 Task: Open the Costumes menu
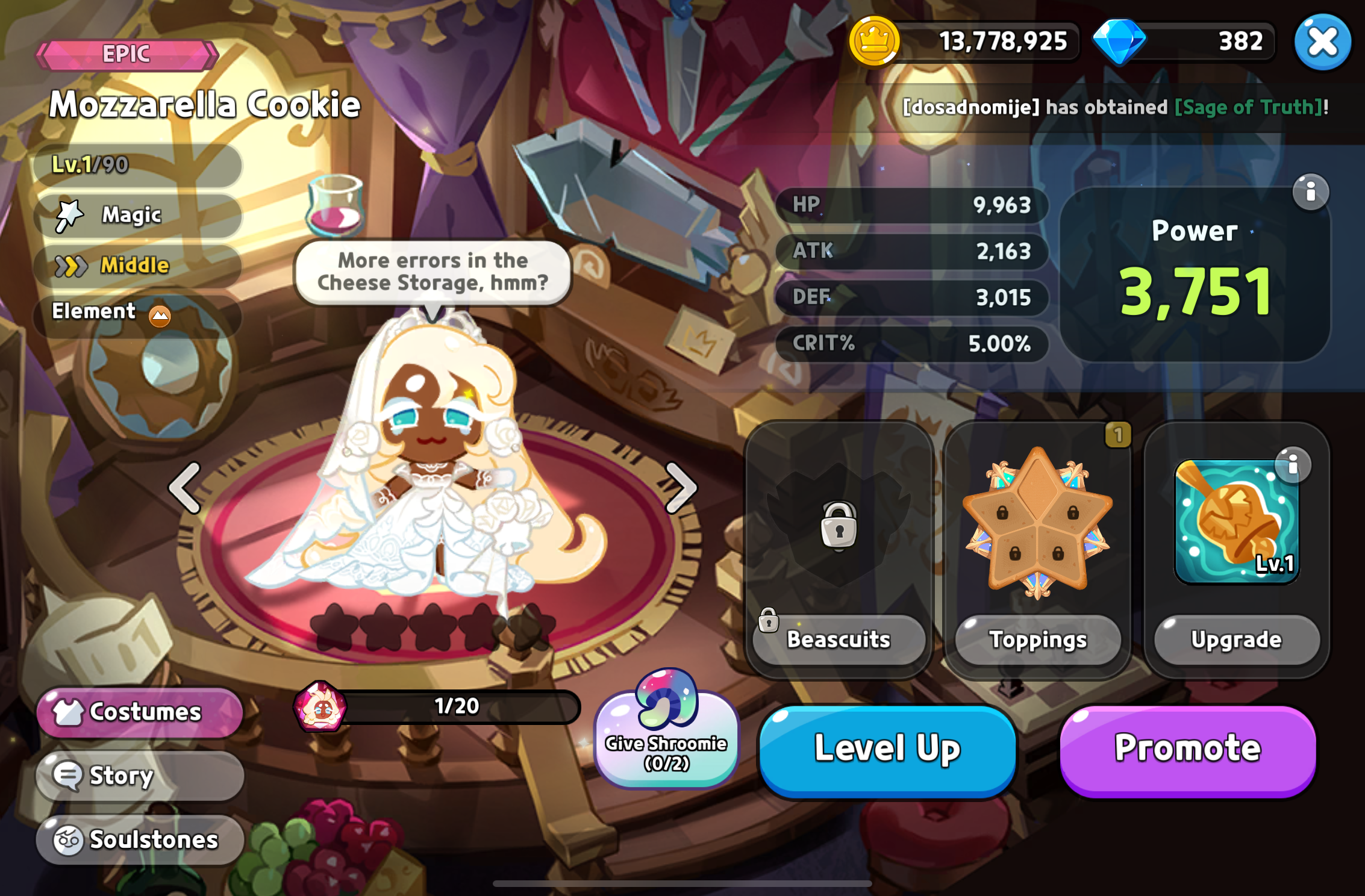tap(140, 712)
